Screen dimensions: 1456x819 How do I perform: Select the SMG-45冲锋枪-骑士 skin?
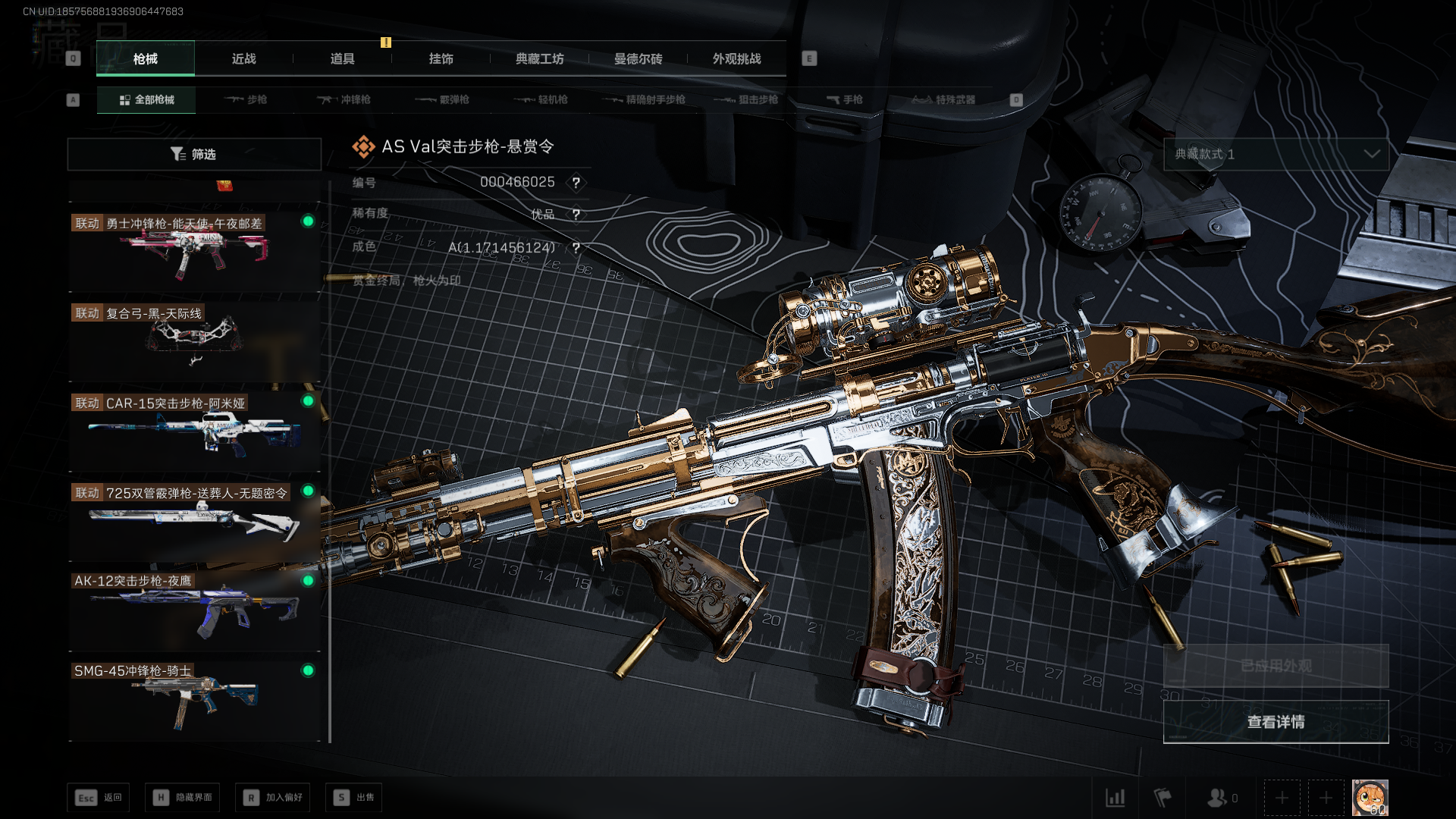tap(194, 698)
